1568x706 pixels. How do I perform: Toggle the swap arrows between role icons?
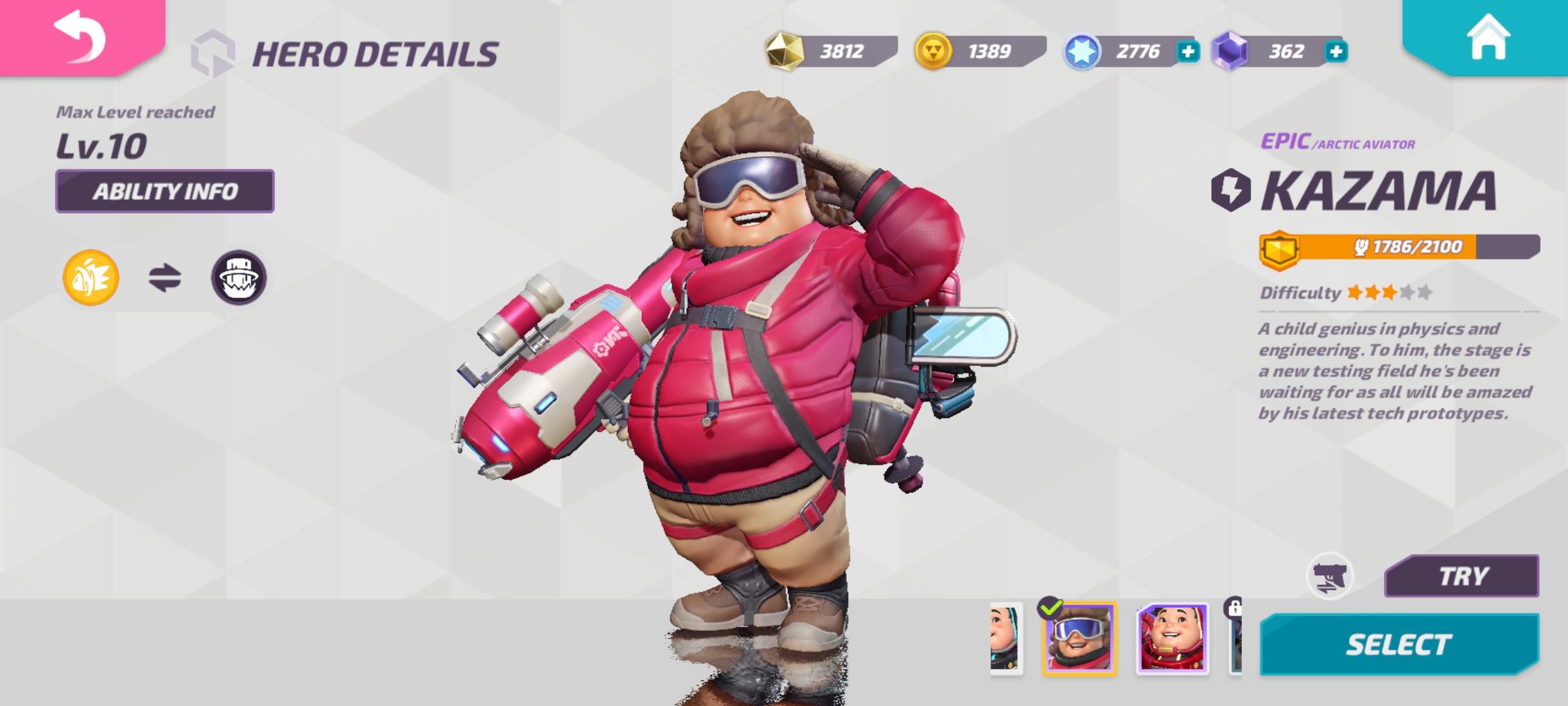(163, 277)
